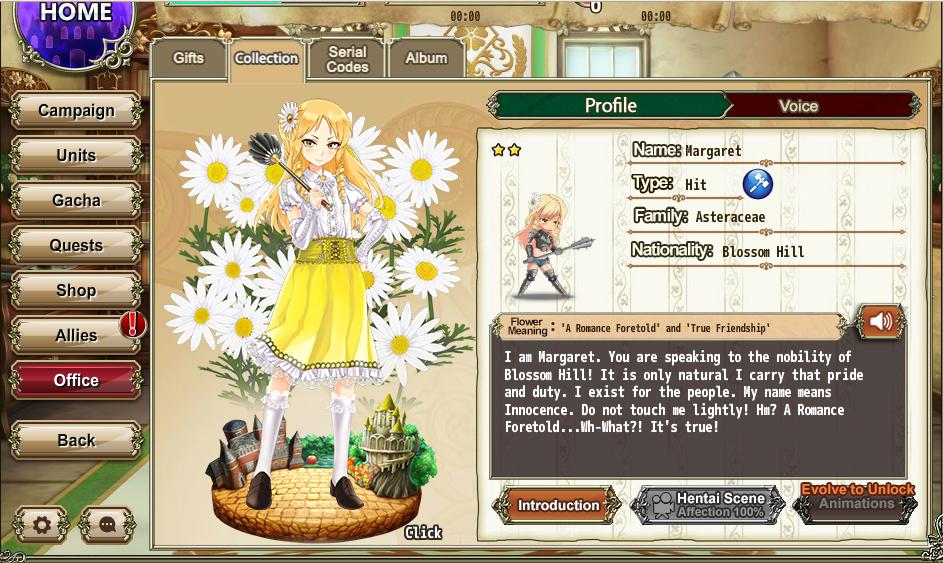Click the Introduction button

[x=557, y=506]
